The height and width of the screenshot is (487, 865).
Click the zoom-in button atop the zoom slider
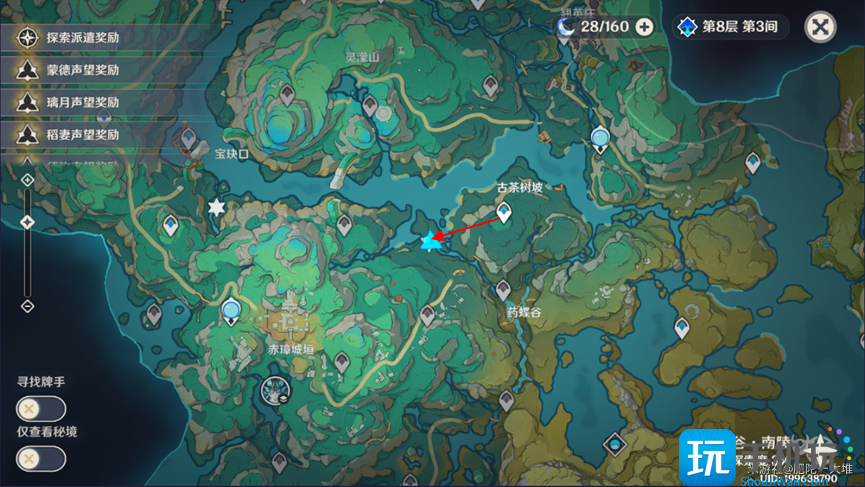[x=28, y=180]
